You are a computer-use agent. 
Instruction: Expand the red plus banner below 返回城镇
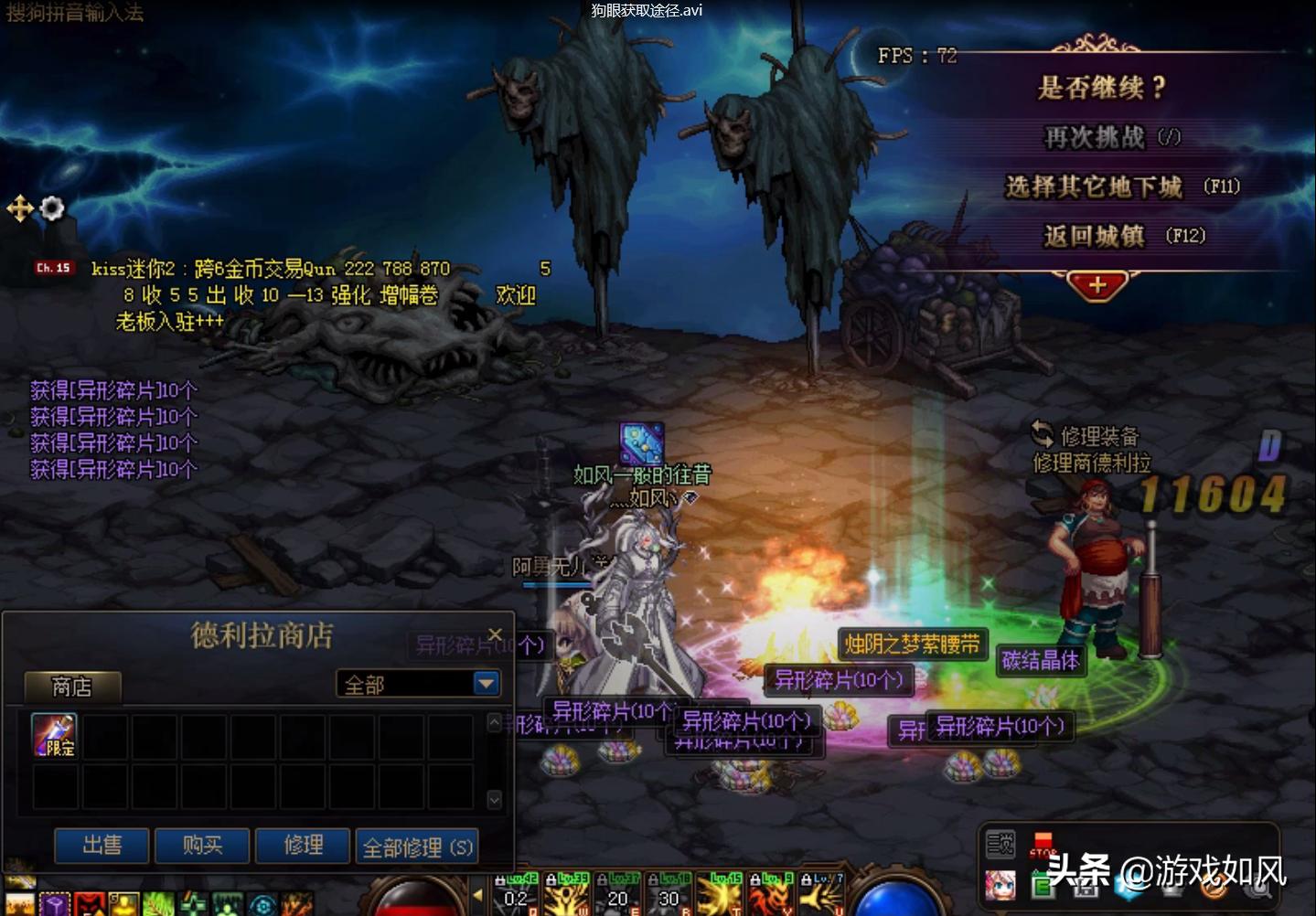[x=1096, y=285]
